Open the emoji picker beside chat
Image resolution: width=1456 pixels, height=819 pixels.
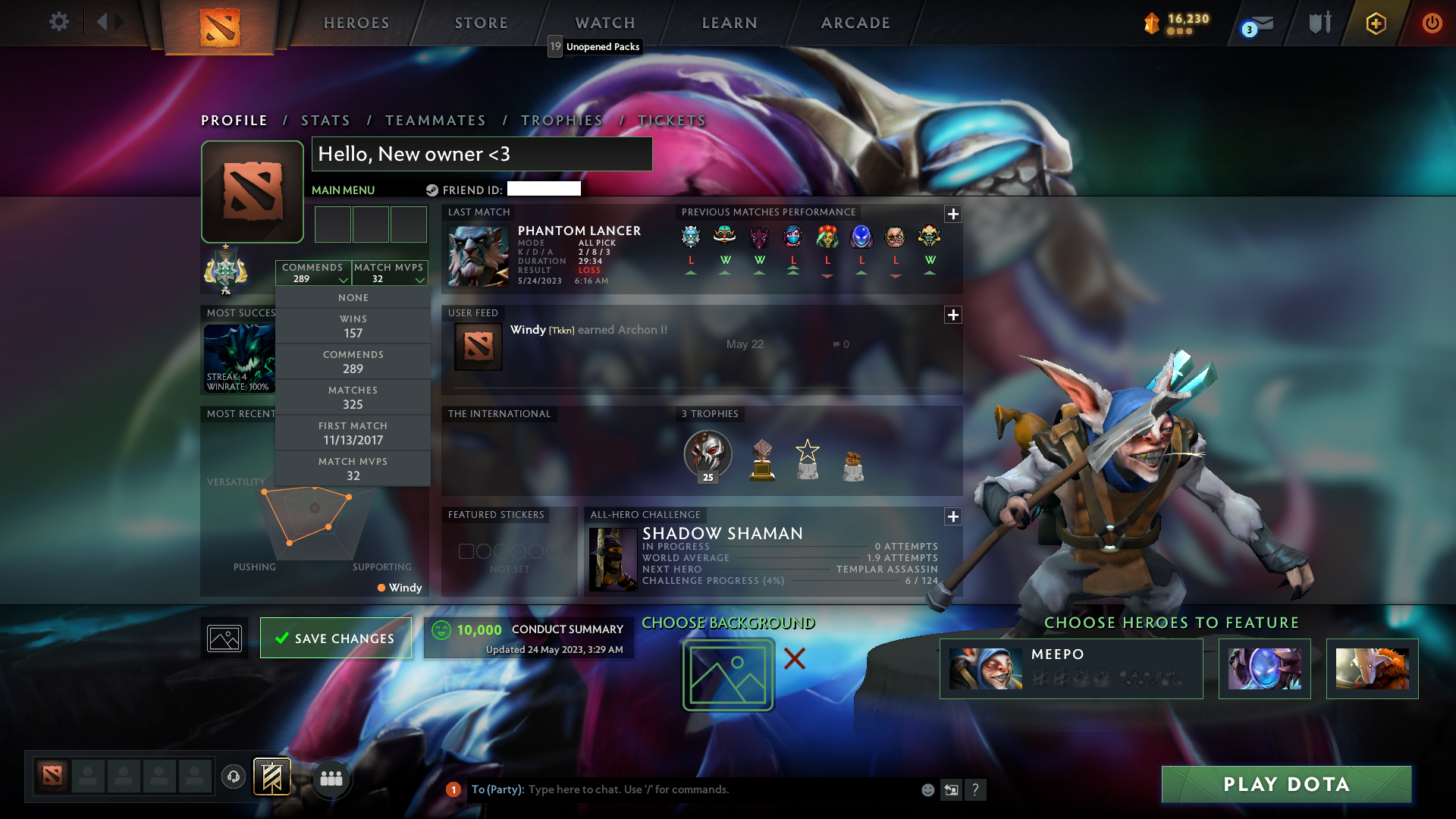click(927, 789)
